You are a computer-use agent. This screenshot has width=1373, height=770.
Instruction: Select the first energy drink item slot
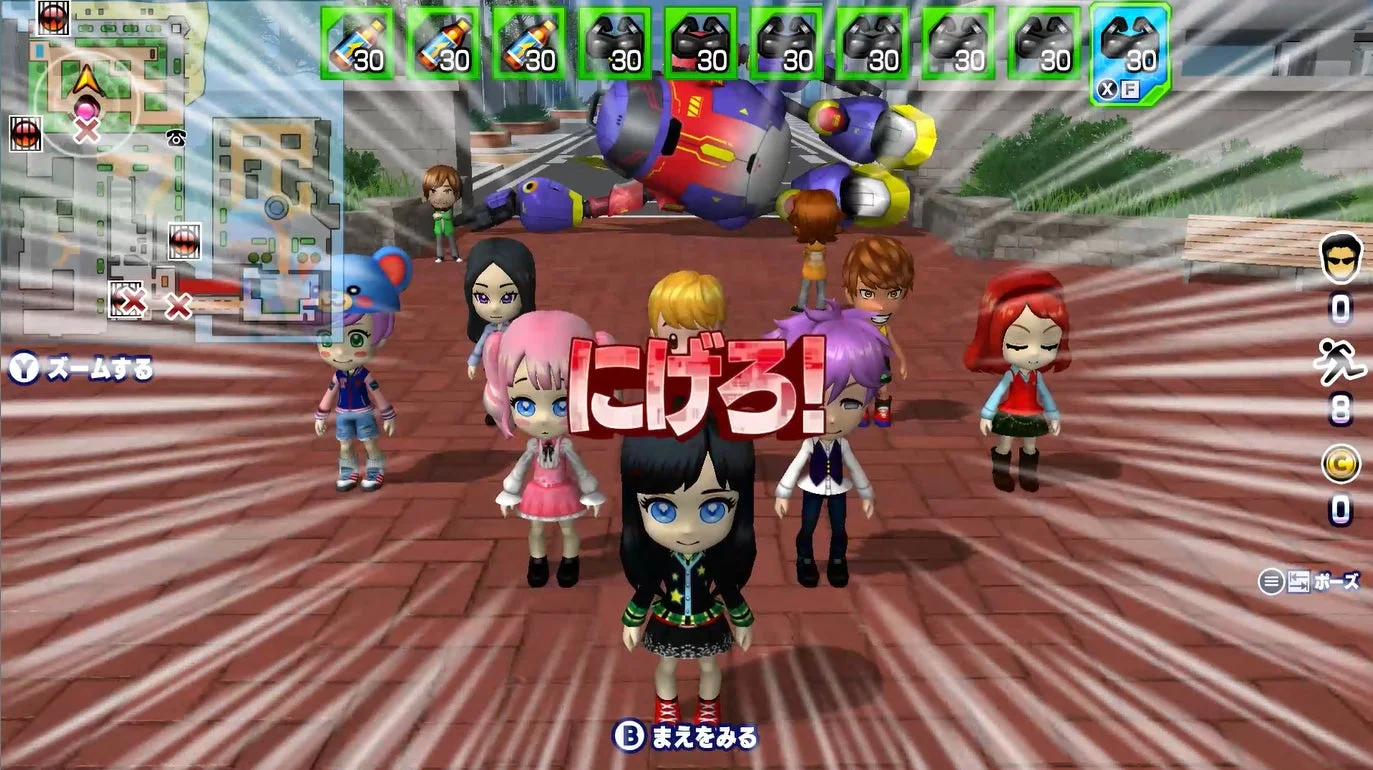click(355, 44)
